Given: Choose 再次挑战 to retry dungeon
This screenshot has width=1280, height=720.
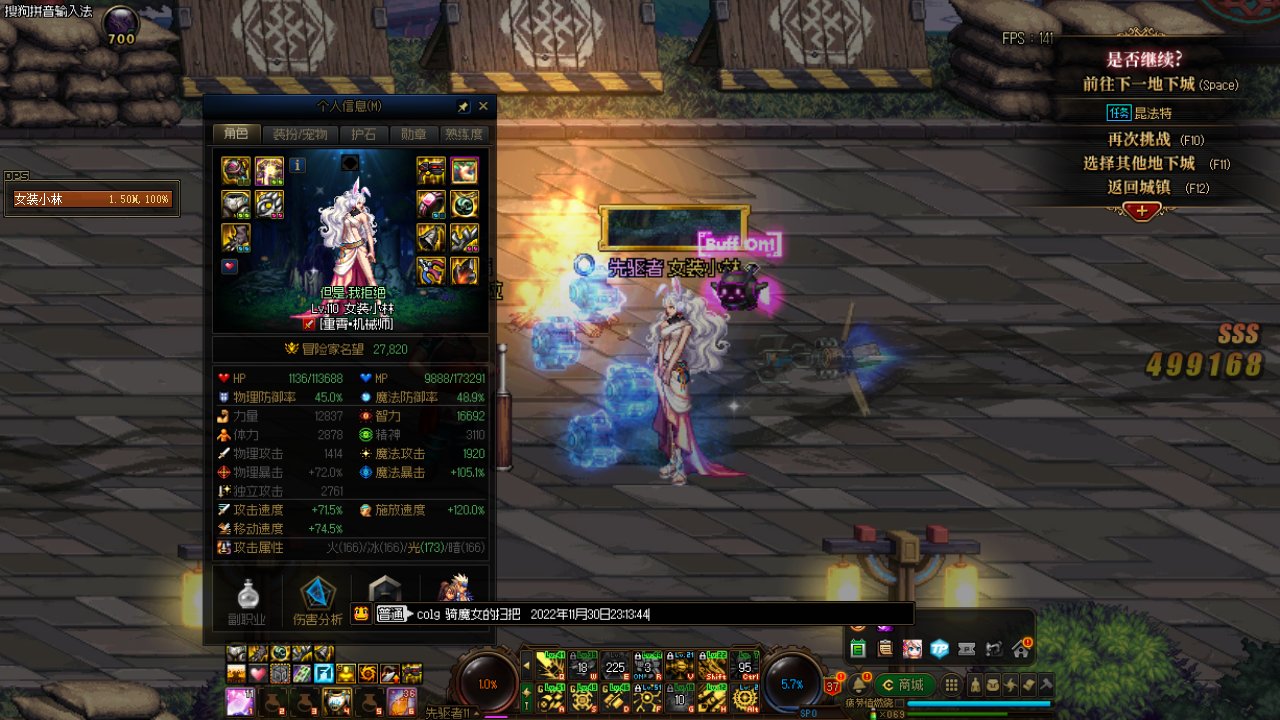Looking at the screenshot, I should point(1138,140).
